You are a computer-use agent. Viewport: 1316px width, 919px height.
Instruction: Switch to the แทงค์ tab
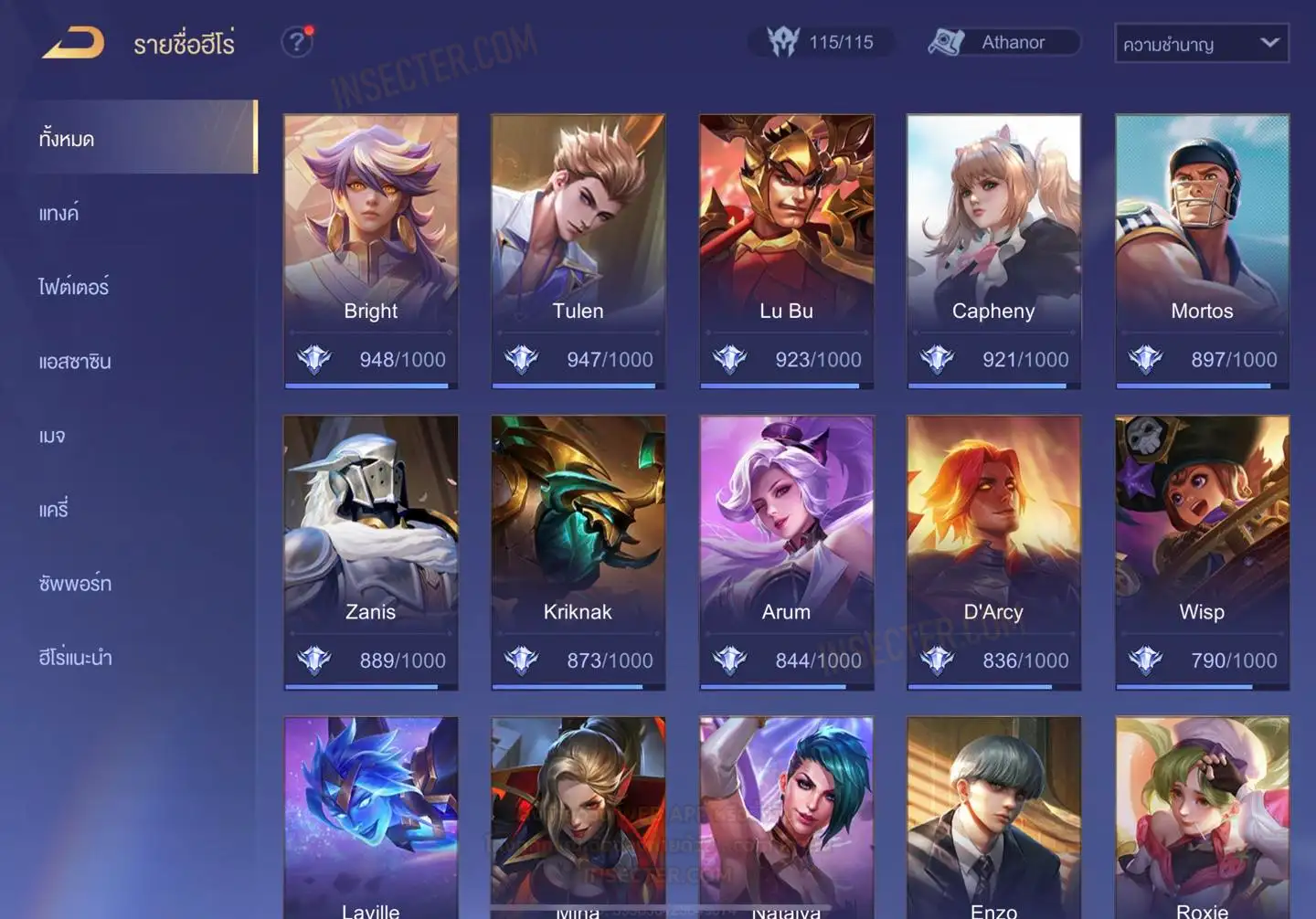pyautogui.click(x=58, y=214)
